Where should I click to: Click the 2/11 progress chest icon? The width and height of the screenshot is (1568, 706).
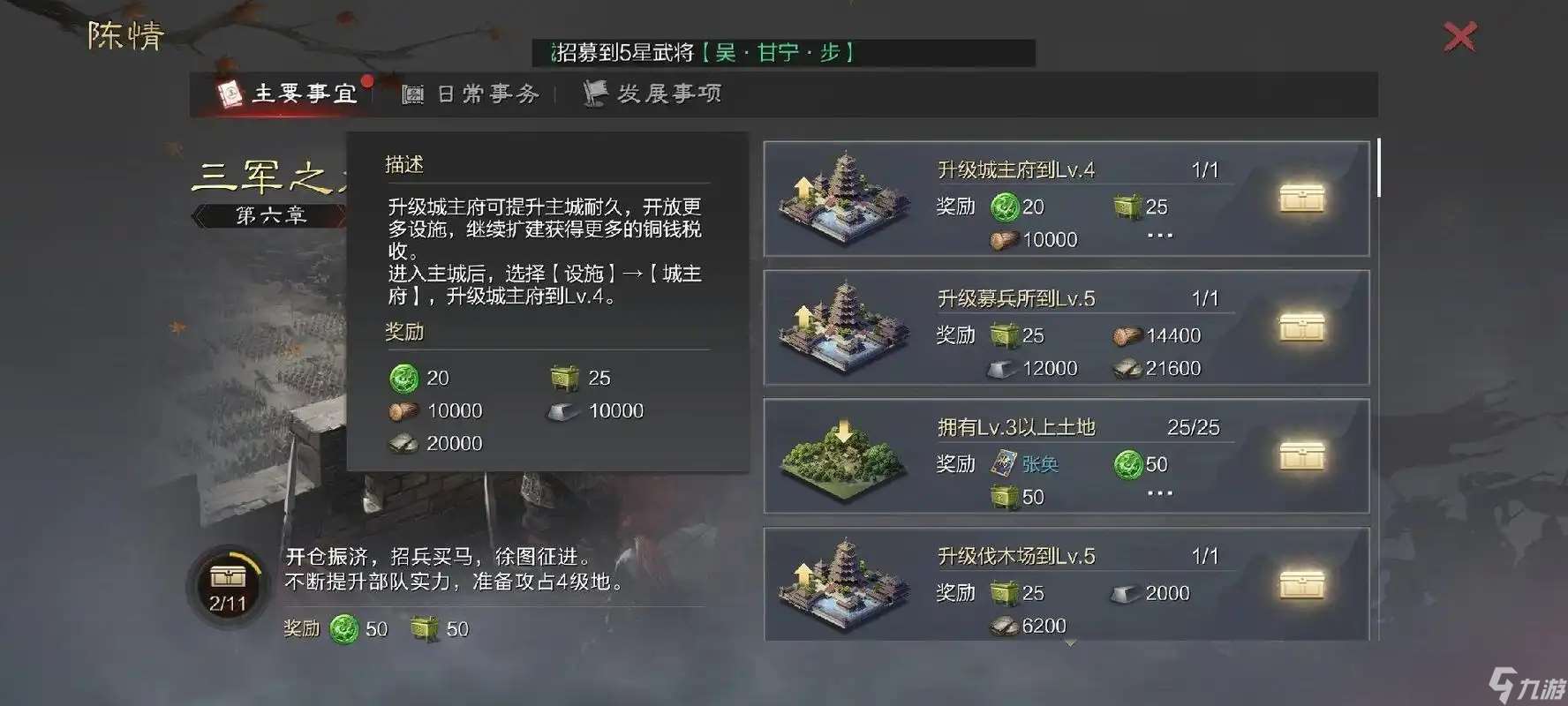(228, 577)
